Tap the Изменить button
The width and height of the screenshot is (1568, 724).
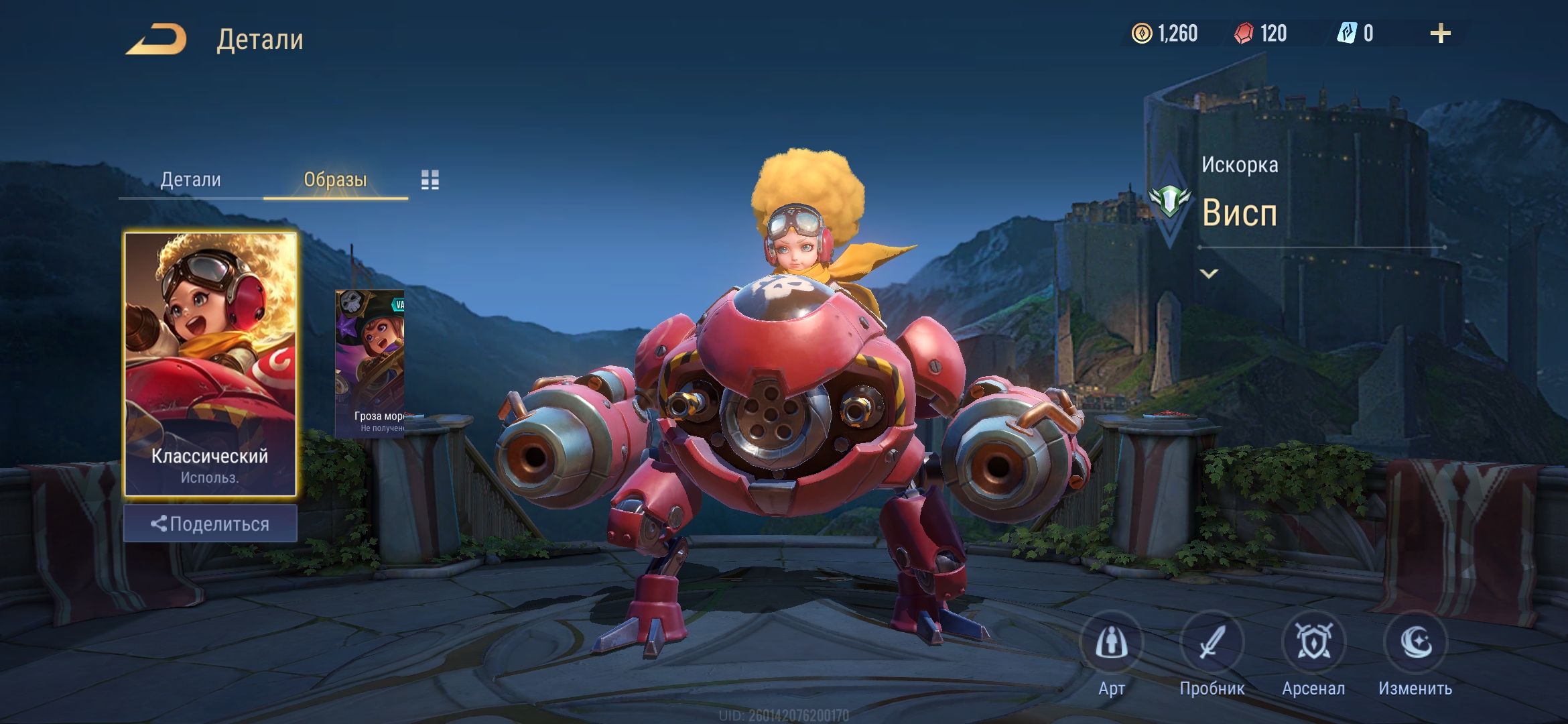point(1415,644)
